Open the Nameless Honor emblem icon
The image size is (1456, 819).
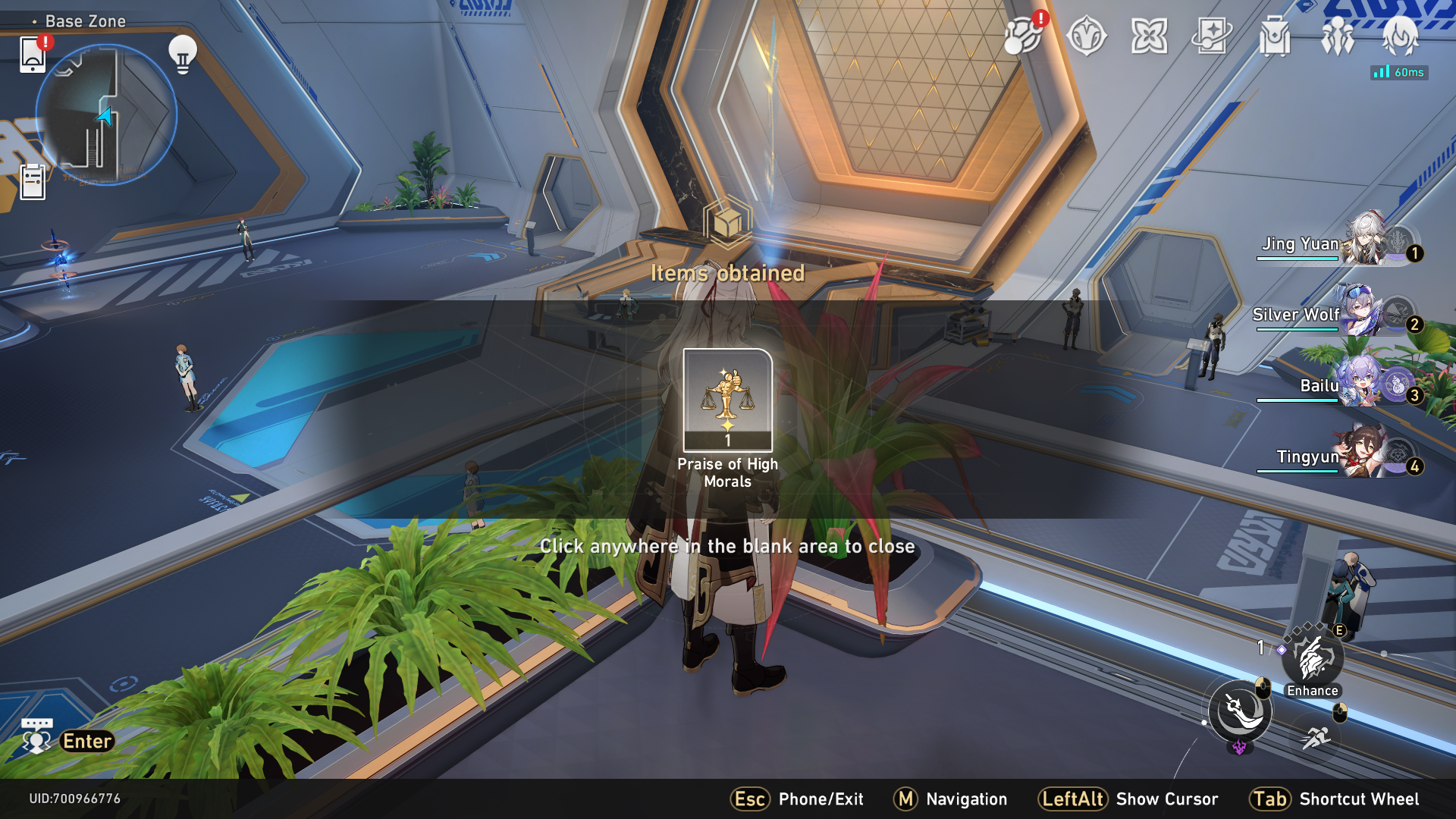[1086, 36]
